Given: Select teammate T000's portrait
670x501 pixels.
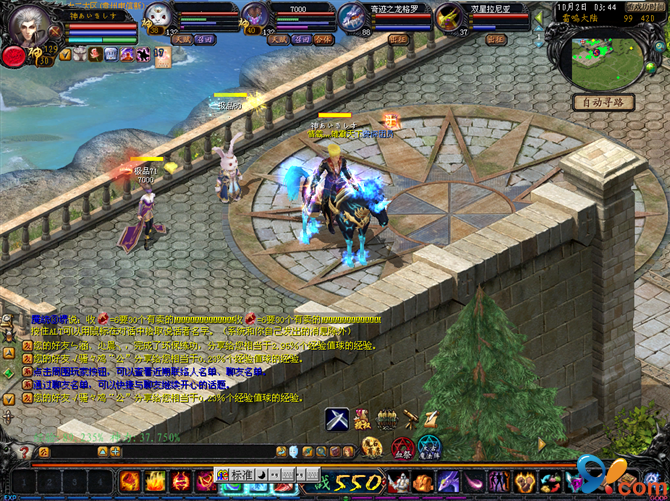Looking at the screenshot, I should tap(255, 15).
